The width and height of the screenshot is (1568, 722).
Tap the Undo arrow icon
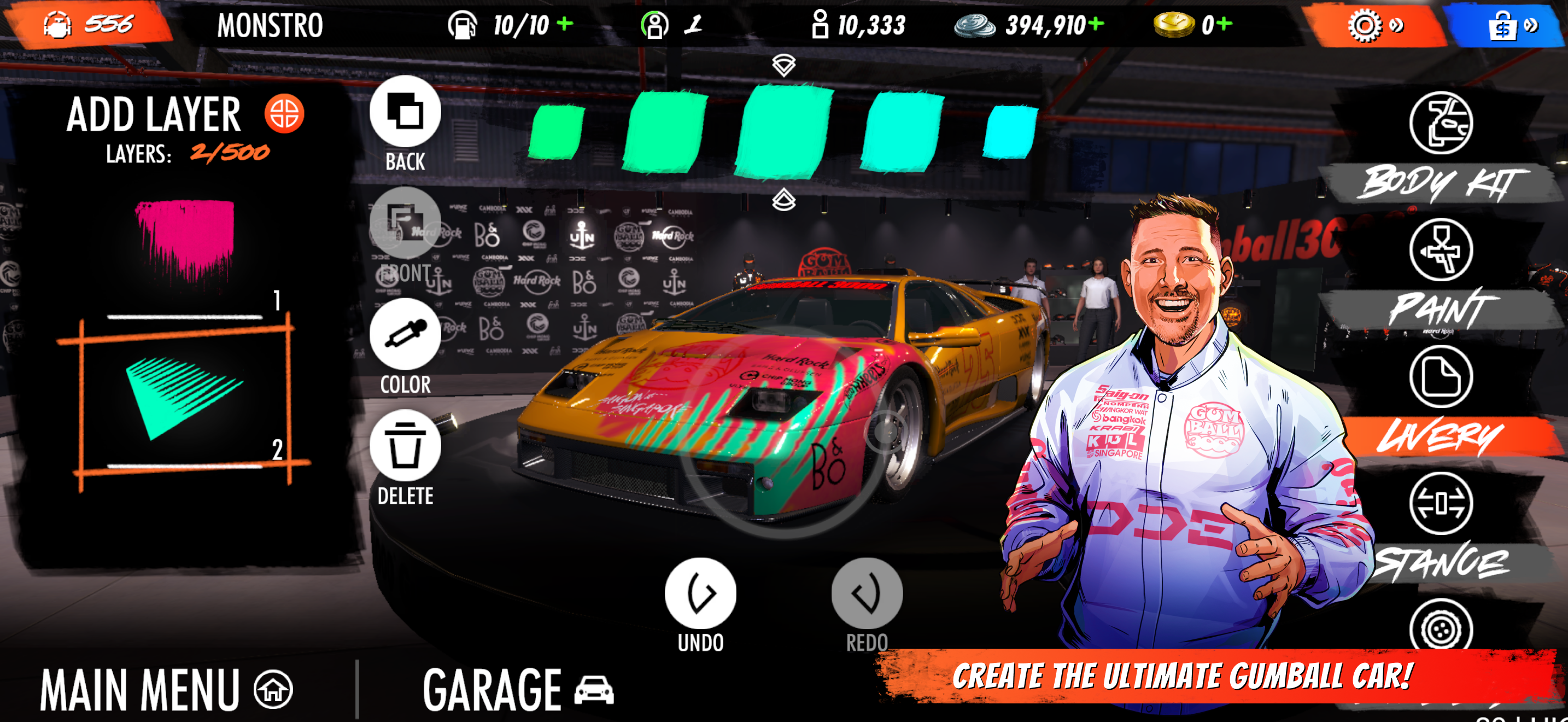coord(700,591)
